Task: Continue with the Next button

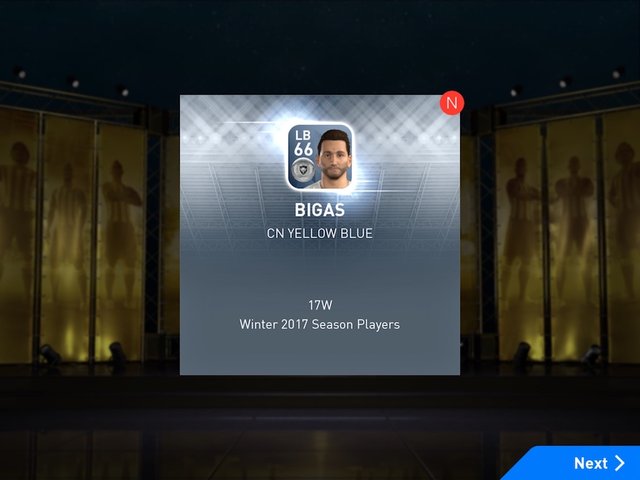Action: pos(598,463)
